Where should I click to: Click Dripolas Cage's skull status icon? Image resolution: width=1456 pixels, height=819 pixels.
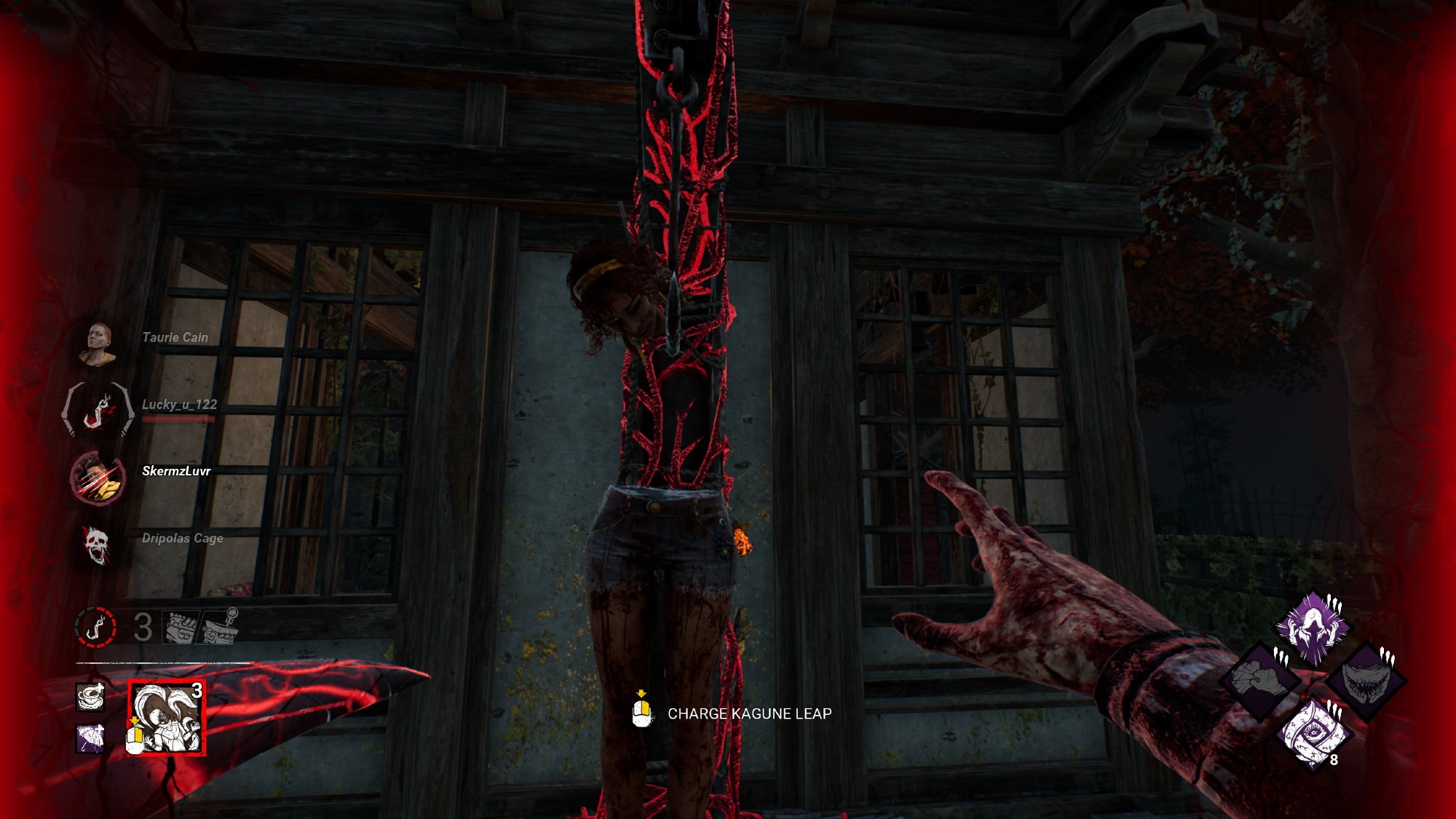[96, 545]
